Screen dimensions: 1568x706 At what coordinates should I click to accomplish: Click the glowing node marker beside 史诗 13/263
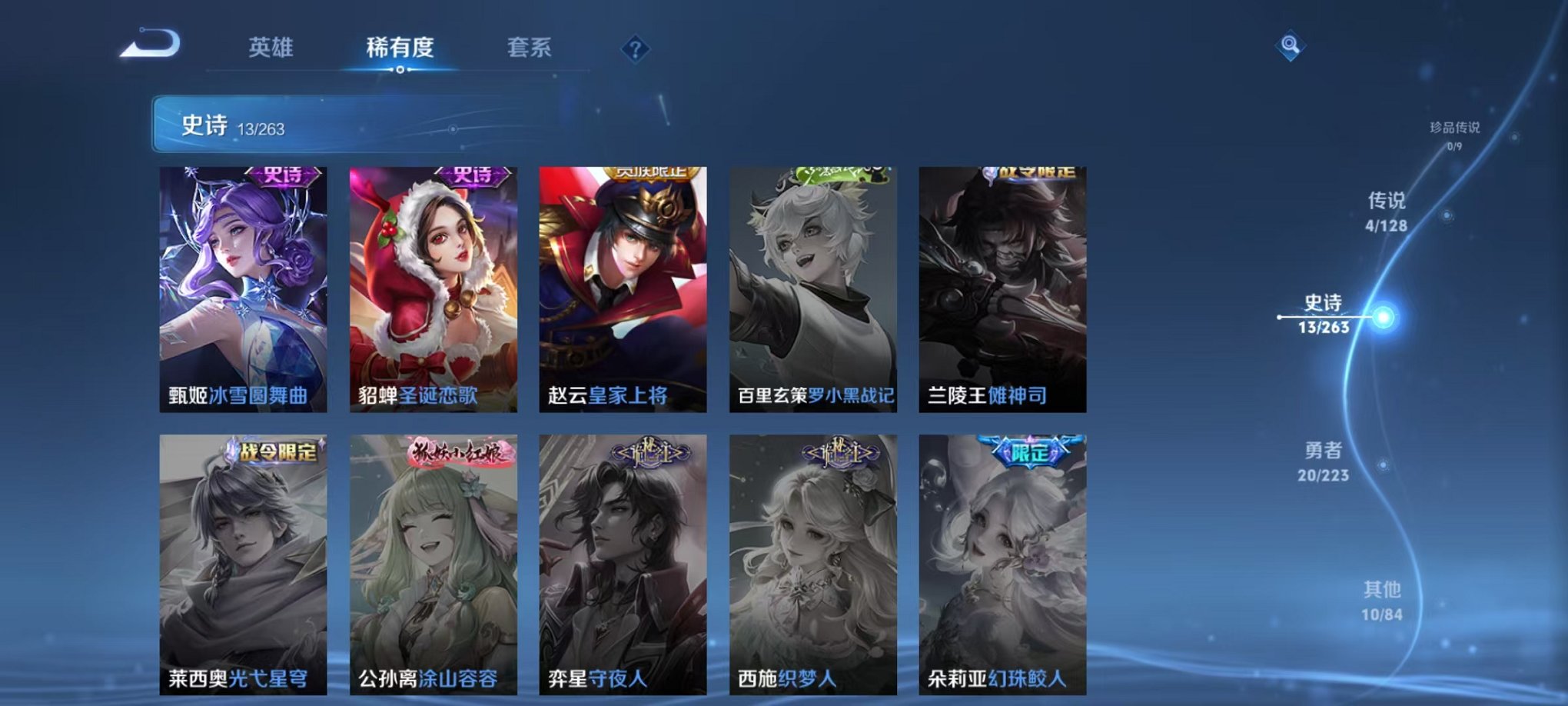coord(1384,317)
